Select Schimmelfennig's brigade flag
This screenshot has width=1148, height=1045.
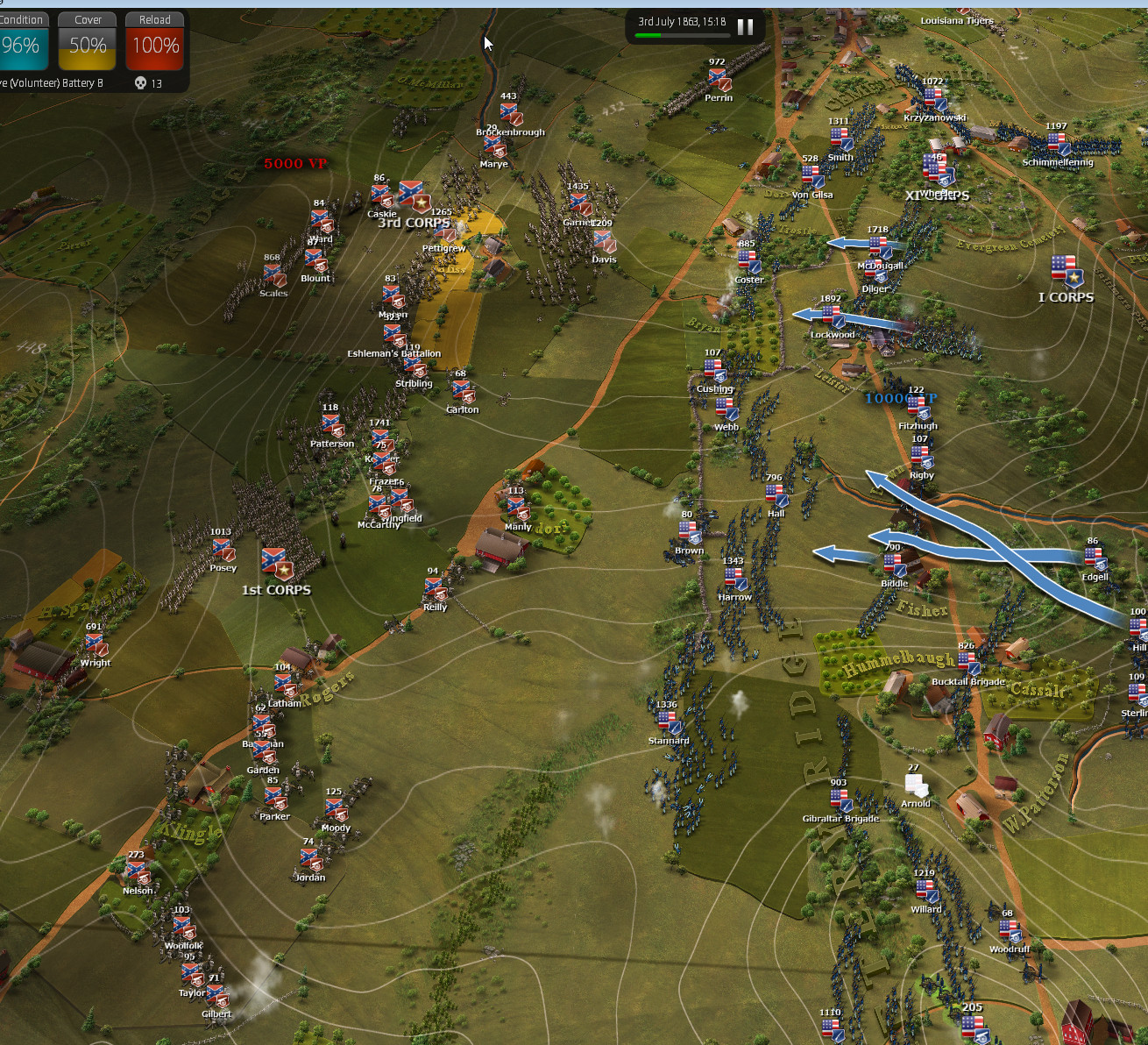(x=1058, y=145)
